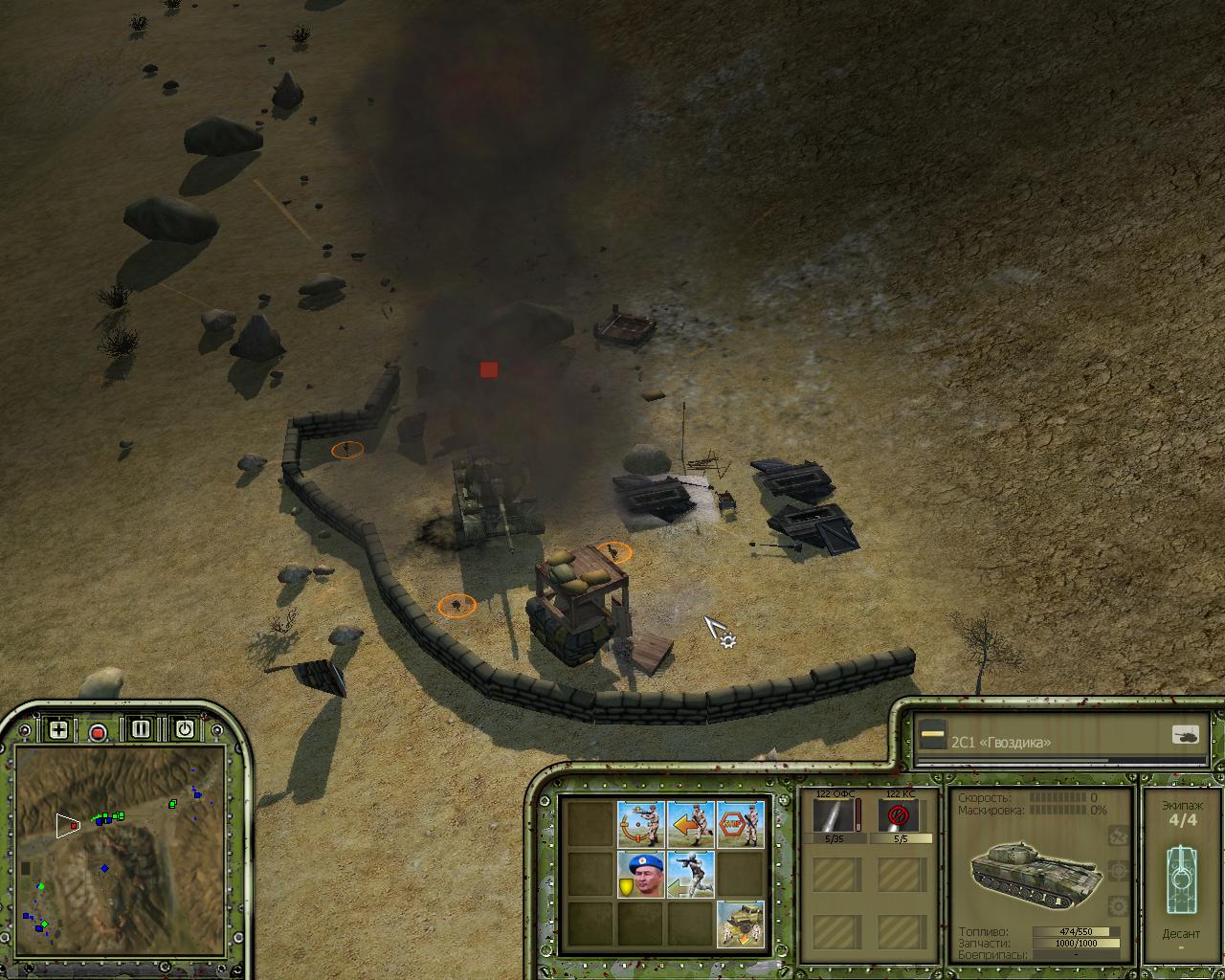
Task: Pause the game with the pause button
Action: coord(141,729)
